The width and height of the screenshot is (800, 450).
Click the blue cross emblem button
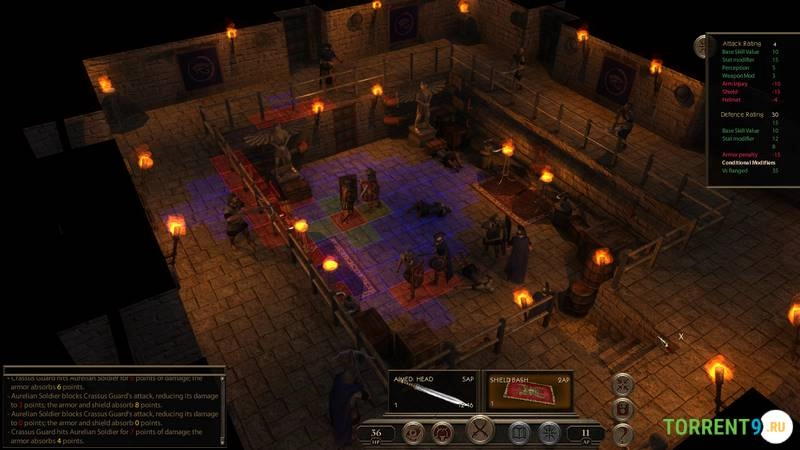[548, 433]
